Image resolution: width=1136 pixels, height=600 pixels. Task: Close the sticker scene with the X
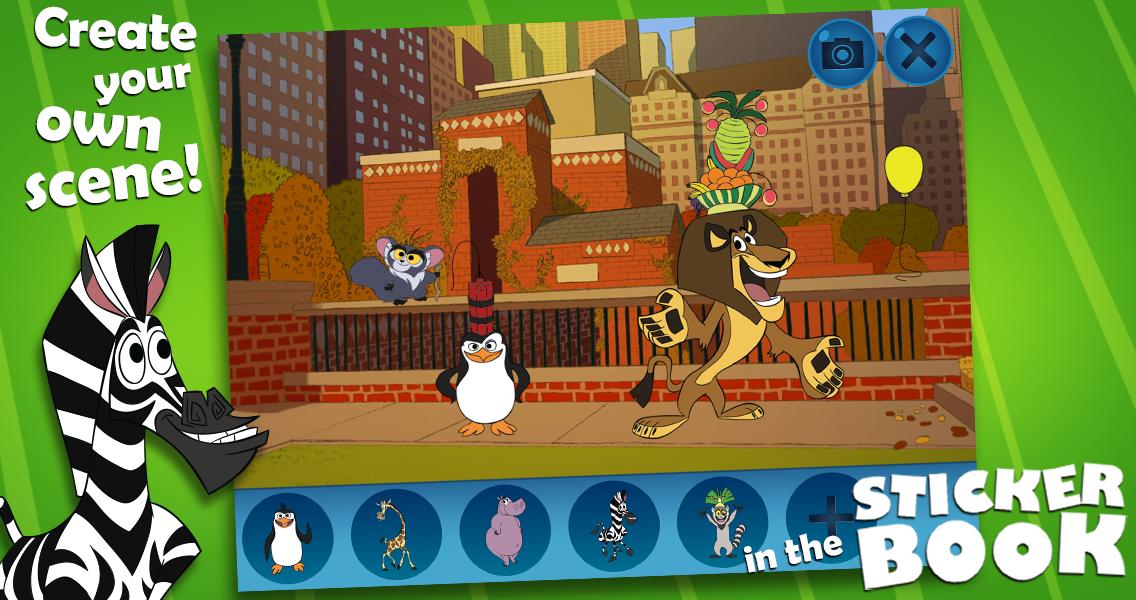coord(918,51)
